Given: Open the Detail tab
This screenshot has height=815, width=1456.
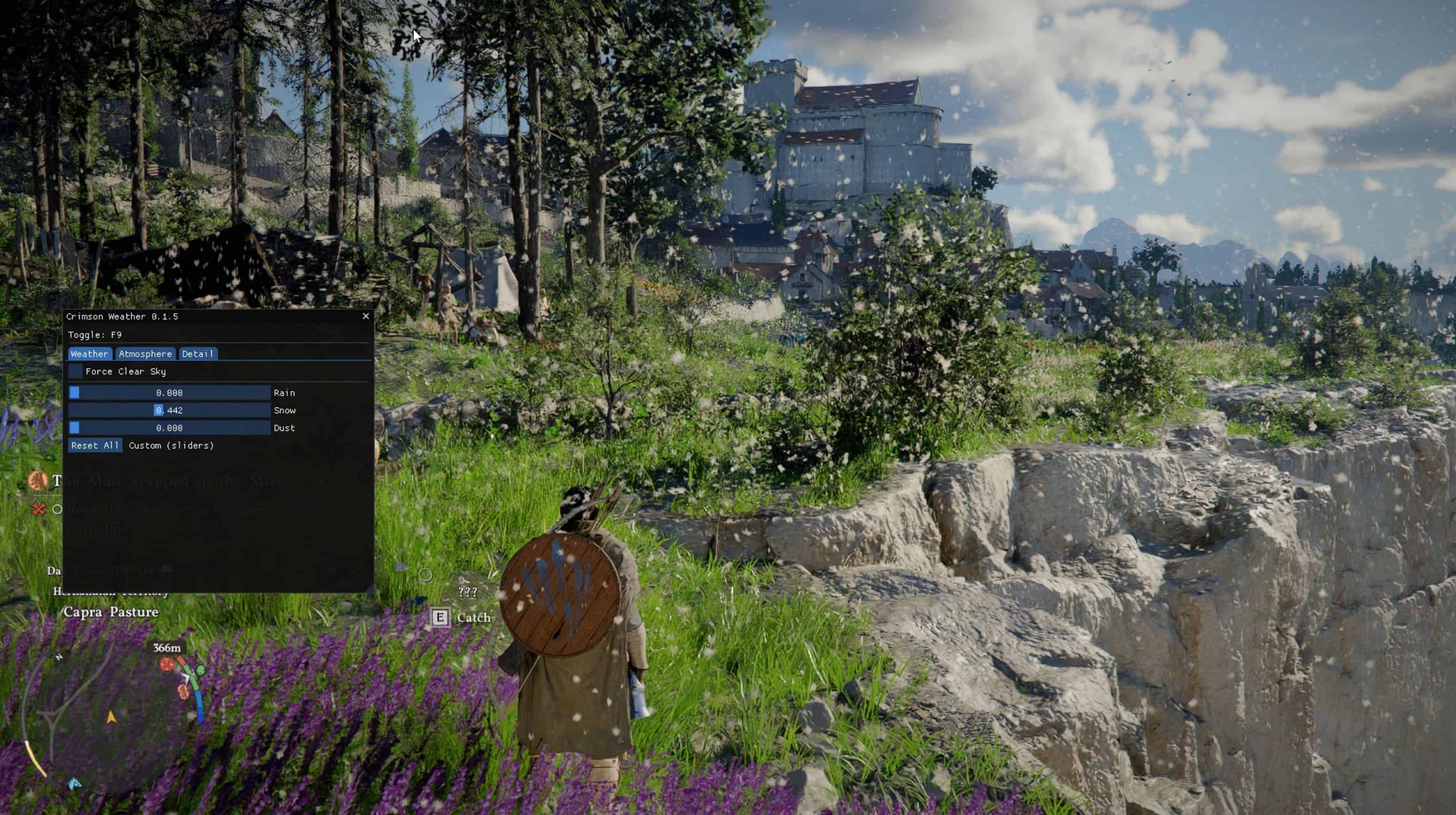Looking at the screenshot, I should coord(197,354).
